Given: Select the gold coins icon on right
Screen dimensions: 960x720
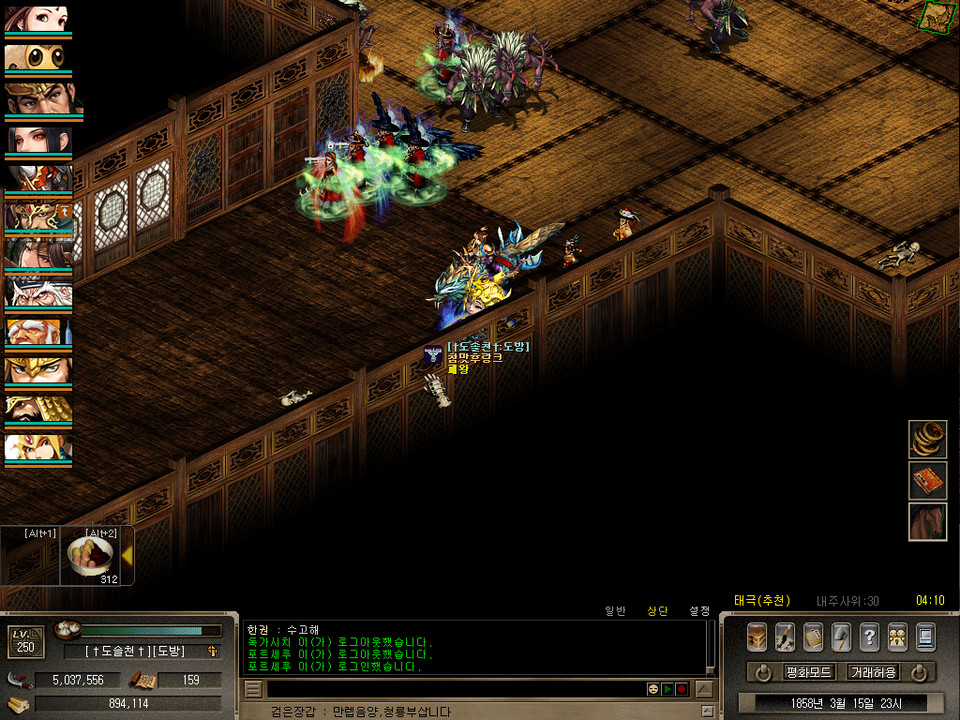Looking at the screenshot, I should [x=927, y=439].
